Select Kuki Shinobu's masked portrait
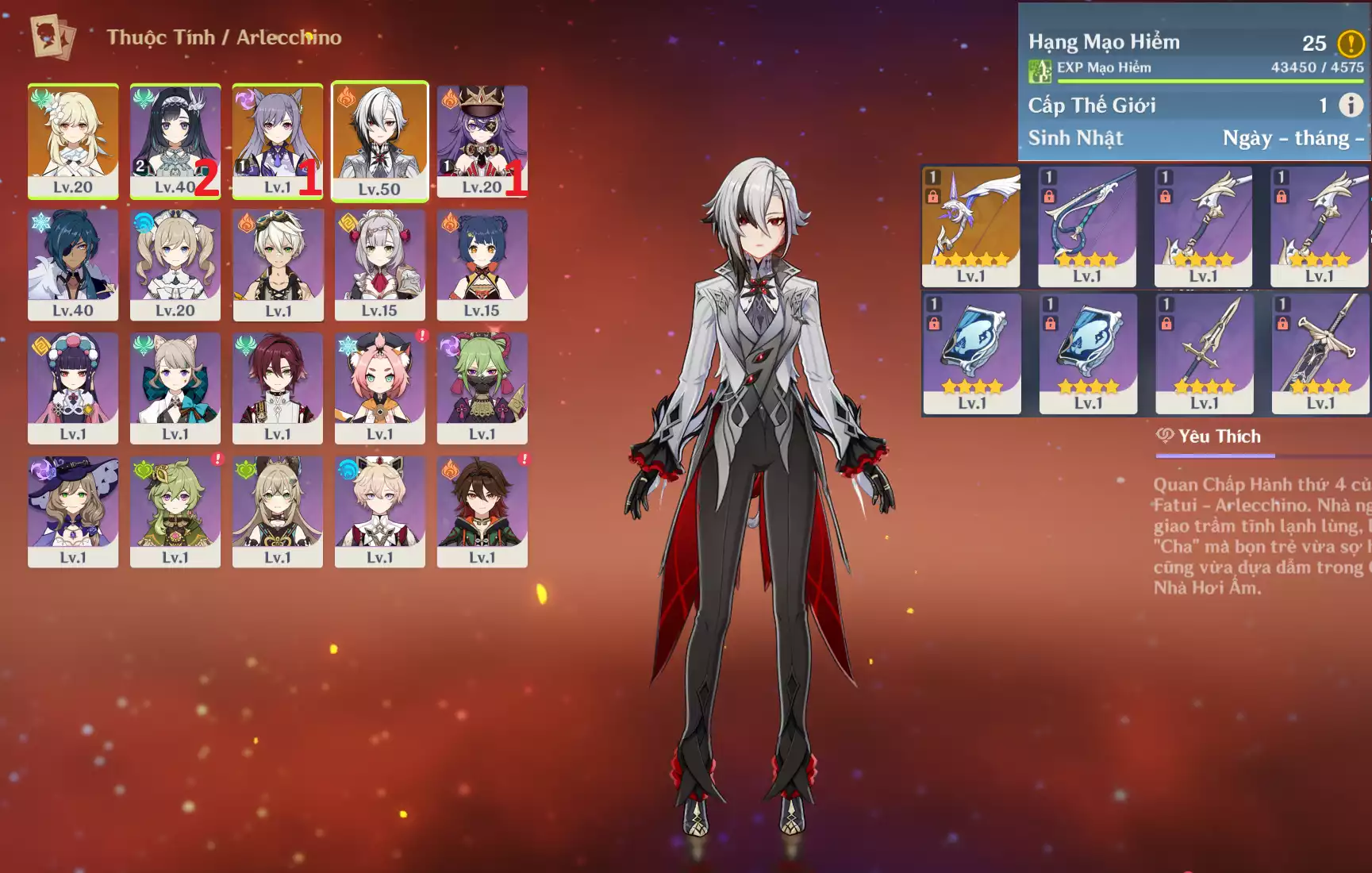 (482, 388)
